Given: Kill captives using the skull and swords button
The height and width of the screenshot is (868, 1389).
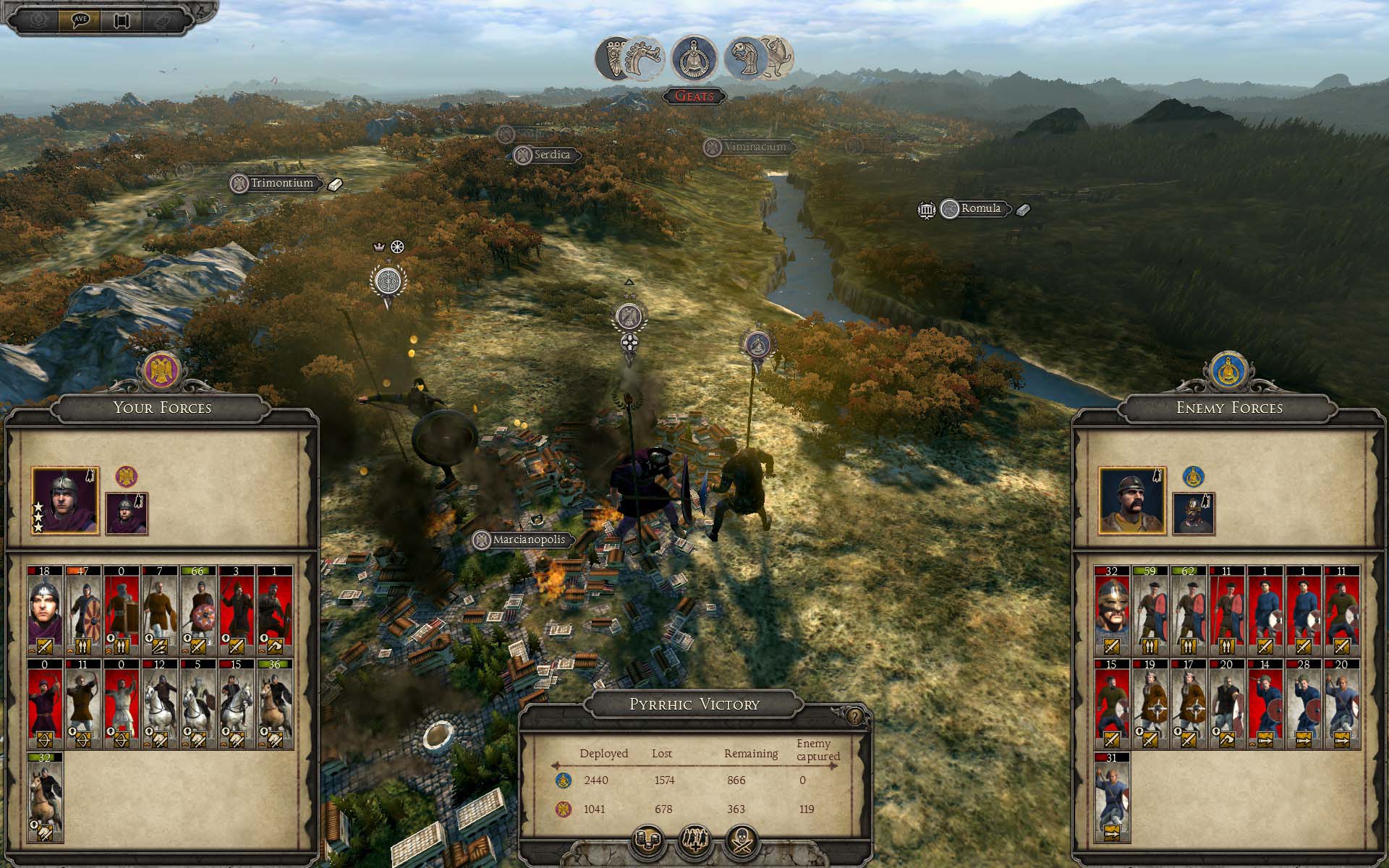Looking at the screenshot, I should (742, 841).
